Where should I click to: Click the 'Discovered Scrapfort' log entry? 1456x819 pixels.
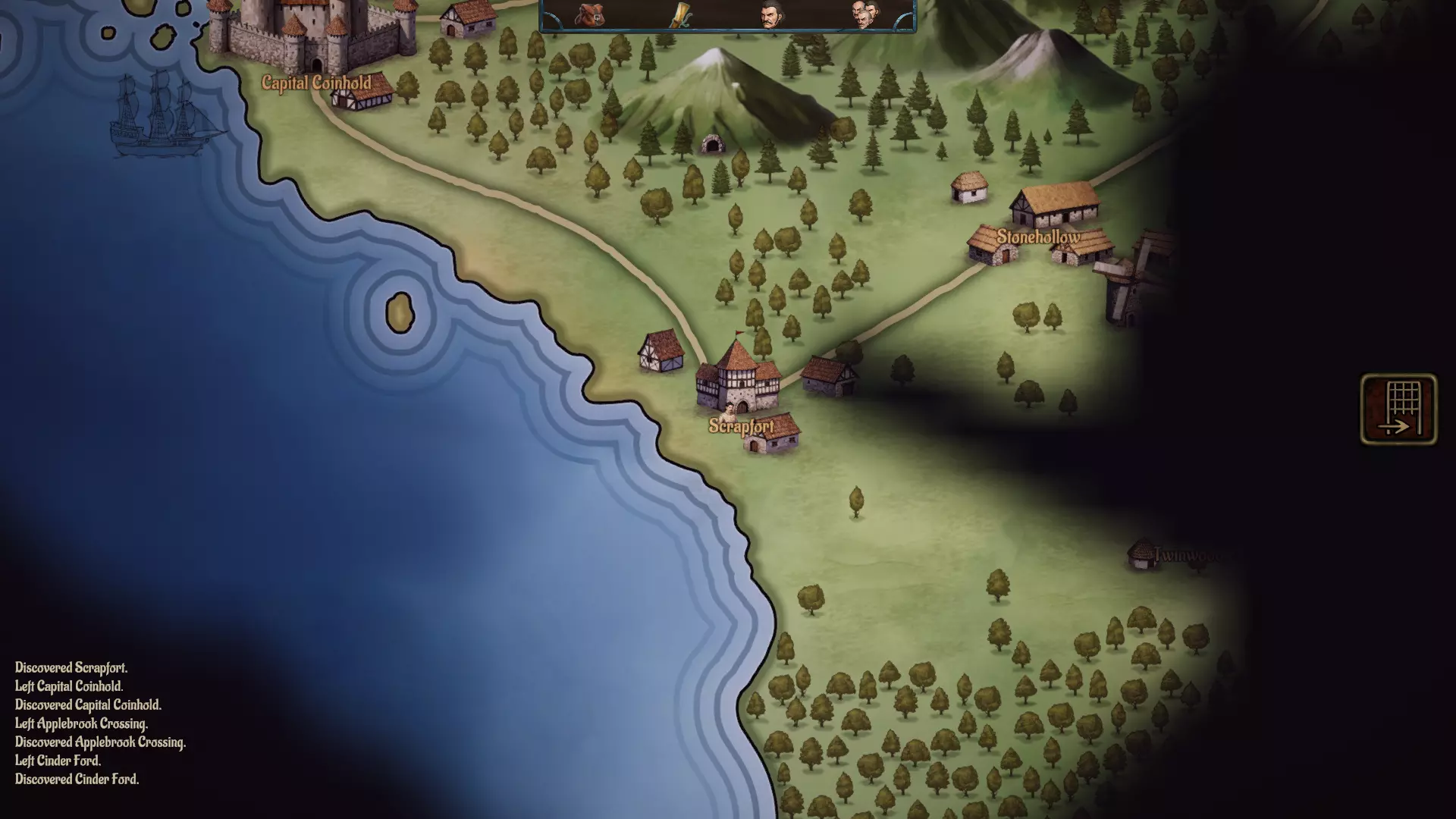point(72,669)
